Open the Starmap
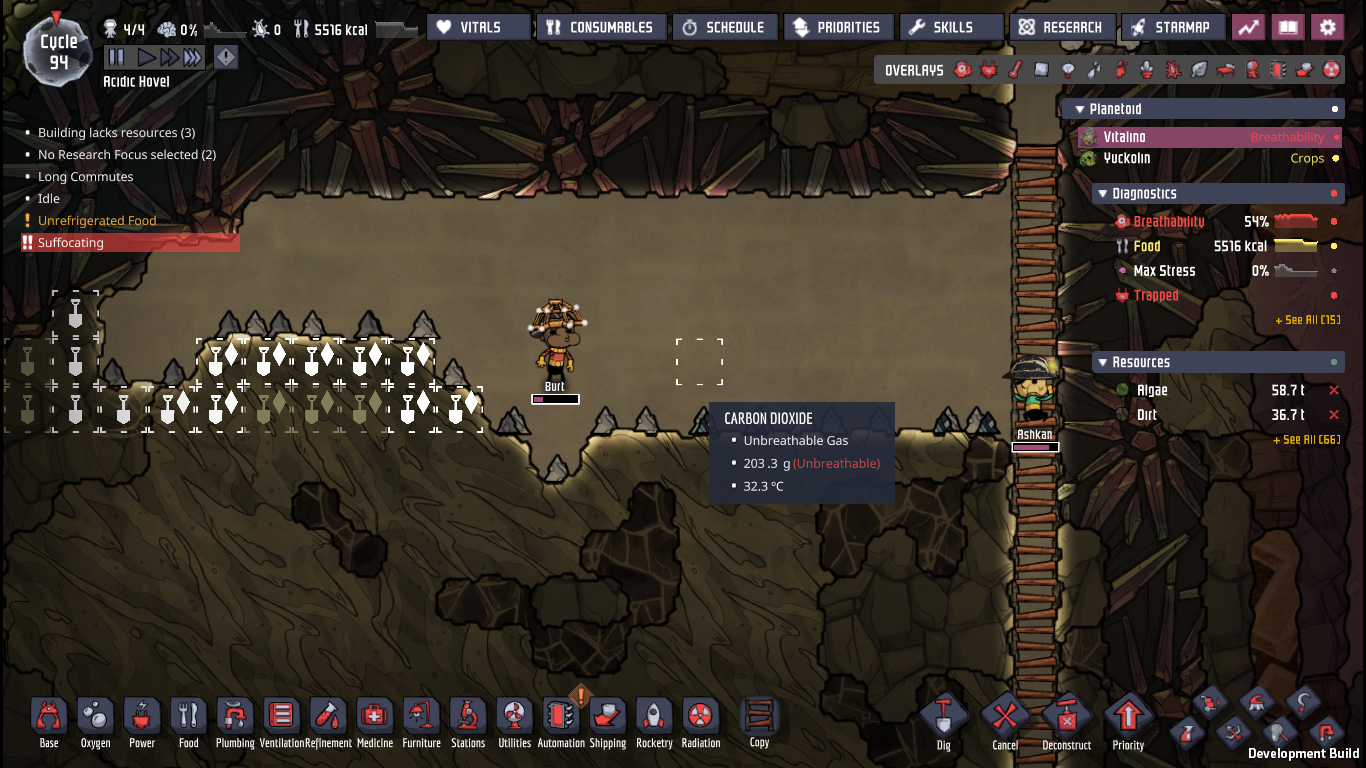1366x768 pixels. click(x=1172, y=27)
